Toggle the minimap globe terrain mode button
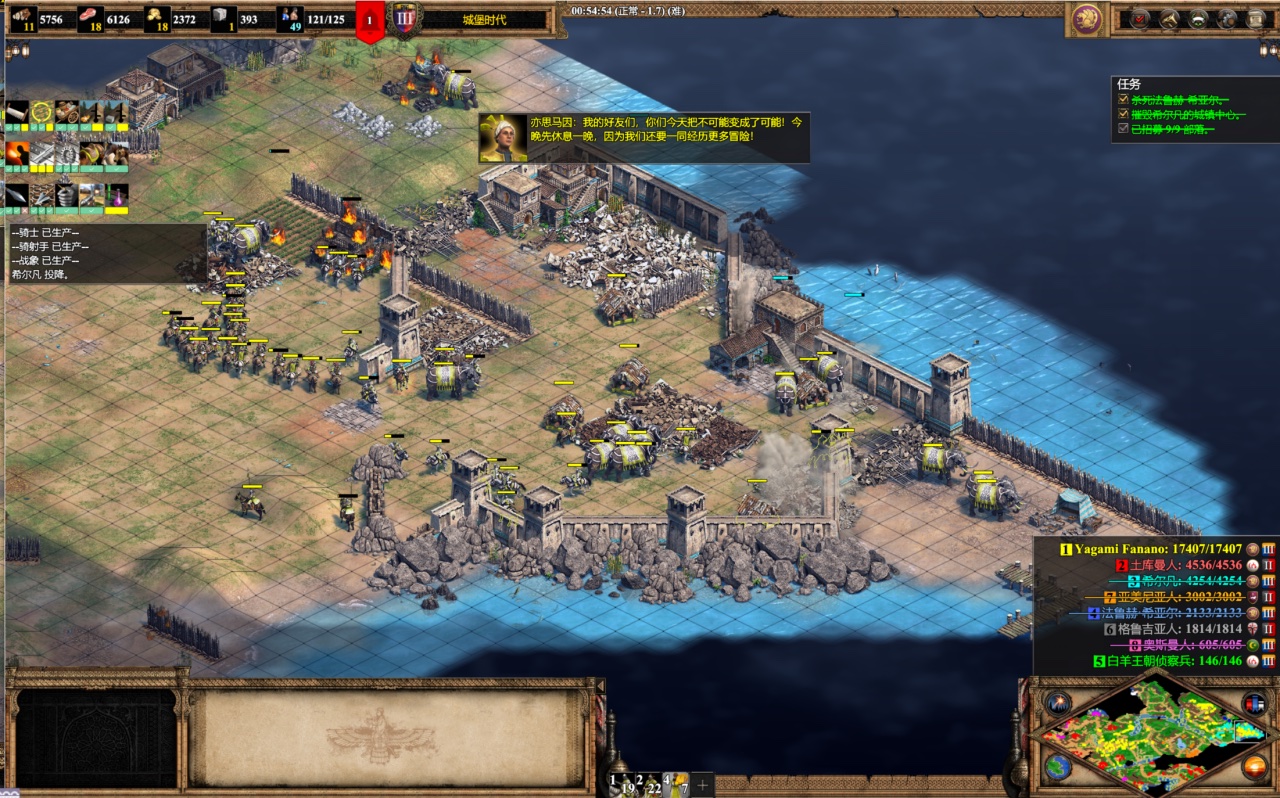Viewport: 1280px width, 798px height. 1059,767
